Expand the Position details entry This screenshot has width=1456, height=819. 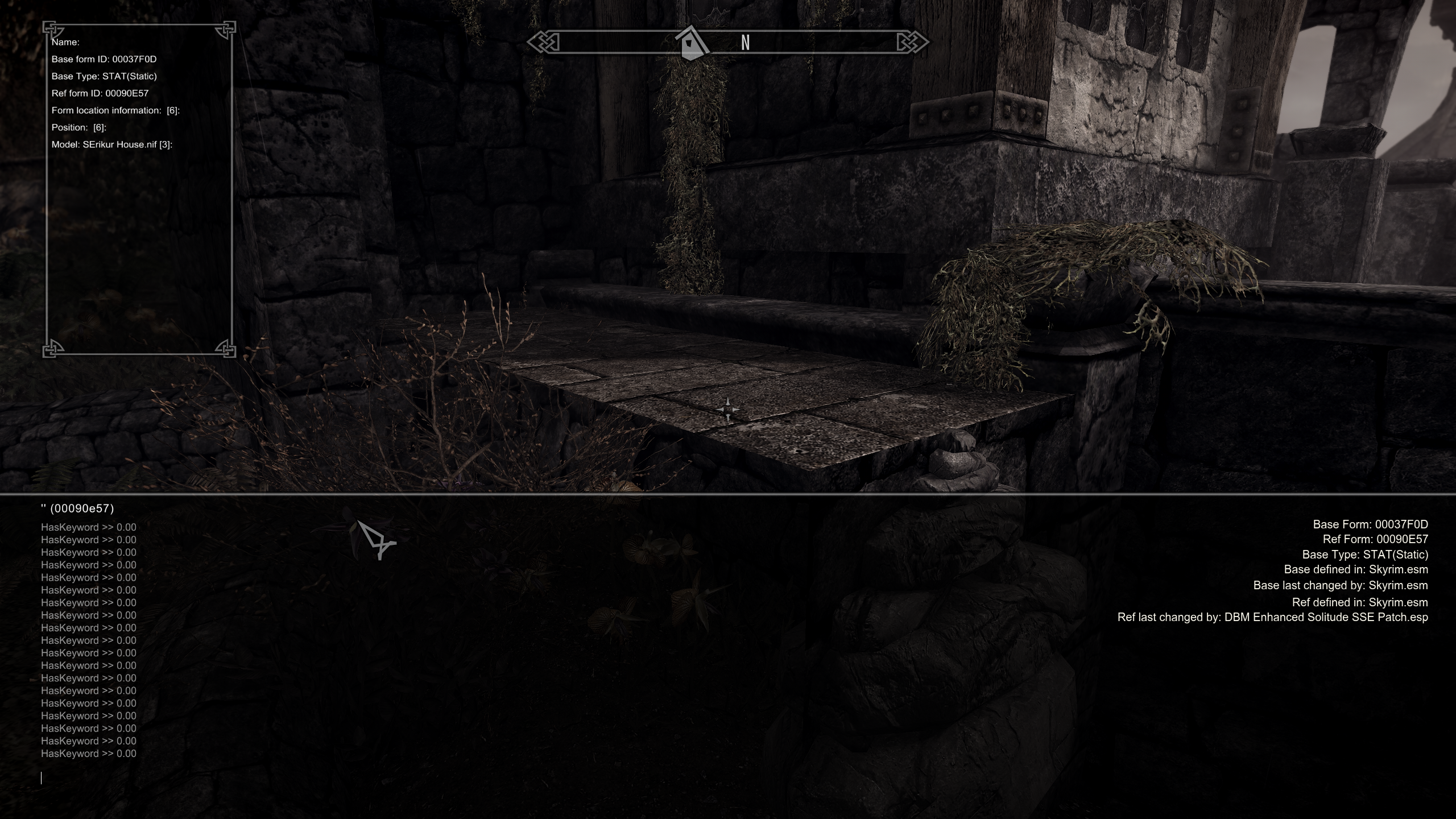79,127
